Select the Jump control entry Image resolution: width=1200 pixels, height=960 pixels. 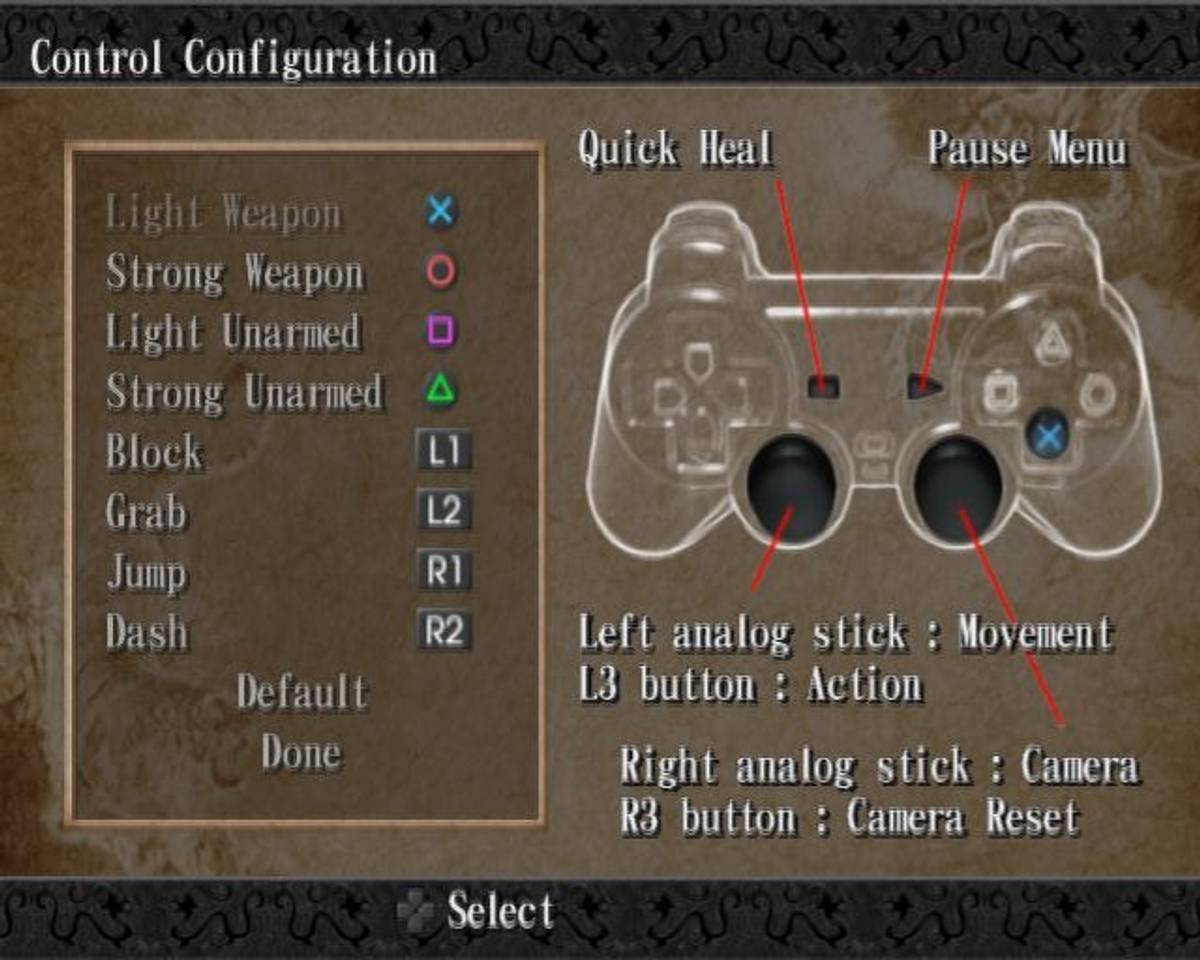point(147,572)
